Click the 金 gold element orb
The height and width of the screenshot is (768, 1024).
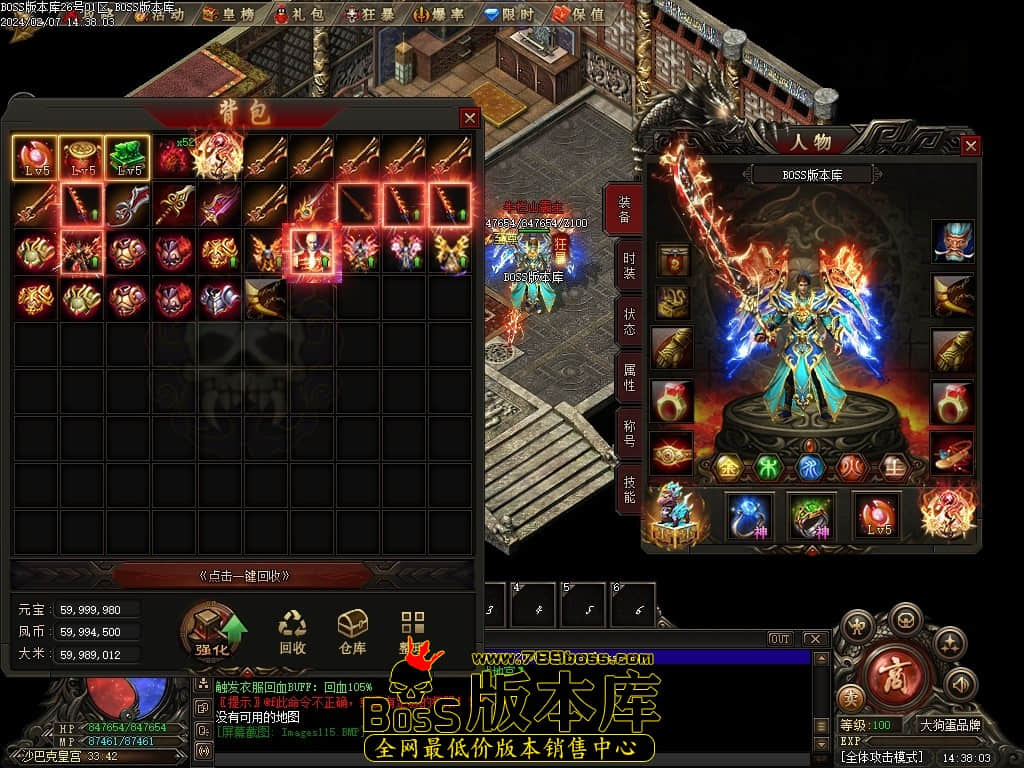tap(732, 467)
